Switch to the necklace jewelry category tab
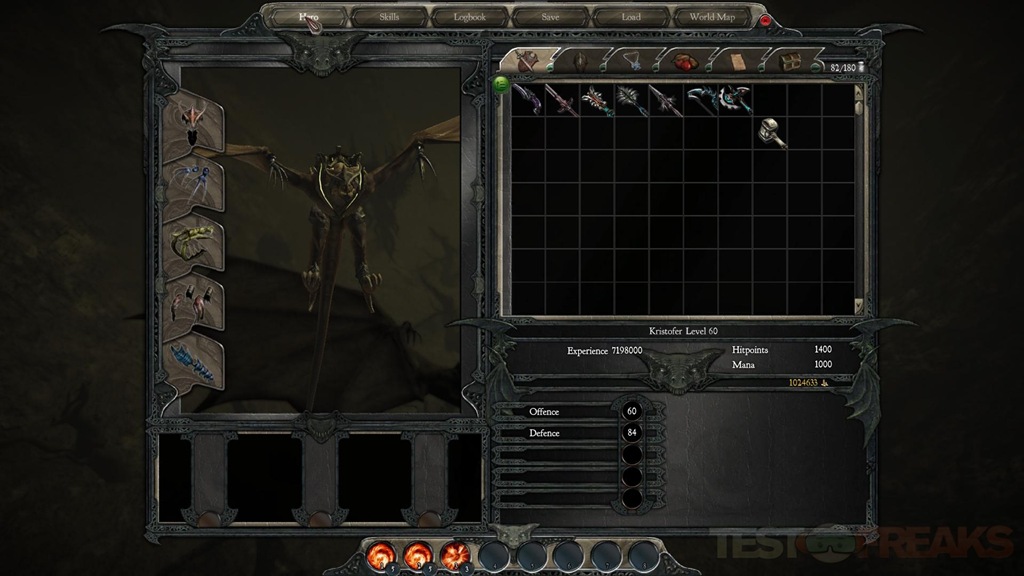The height and width of the screenshot is (576, 1024). pos(632,60)
